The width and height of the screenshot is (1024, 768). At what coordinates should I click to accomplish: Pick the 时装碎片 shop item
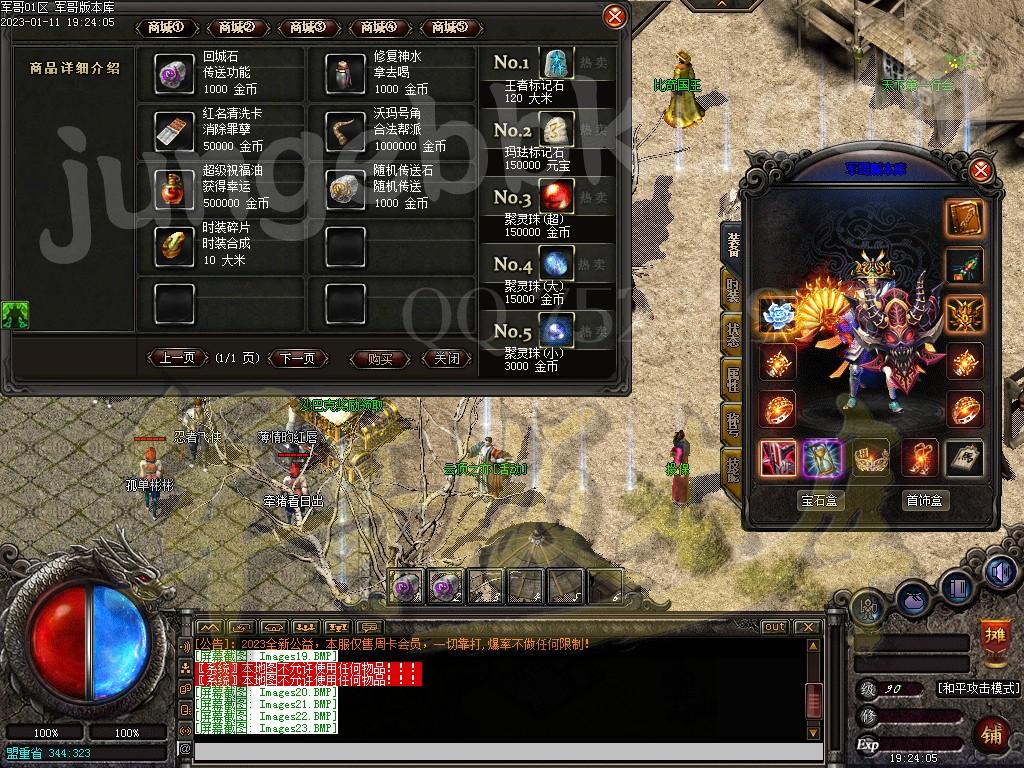[174, 245]
